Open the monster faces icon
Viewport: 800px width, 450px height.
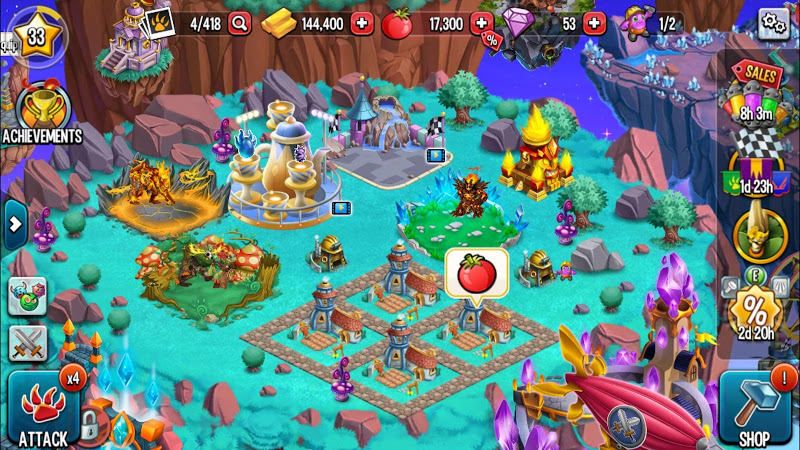[x=27, y=295]
